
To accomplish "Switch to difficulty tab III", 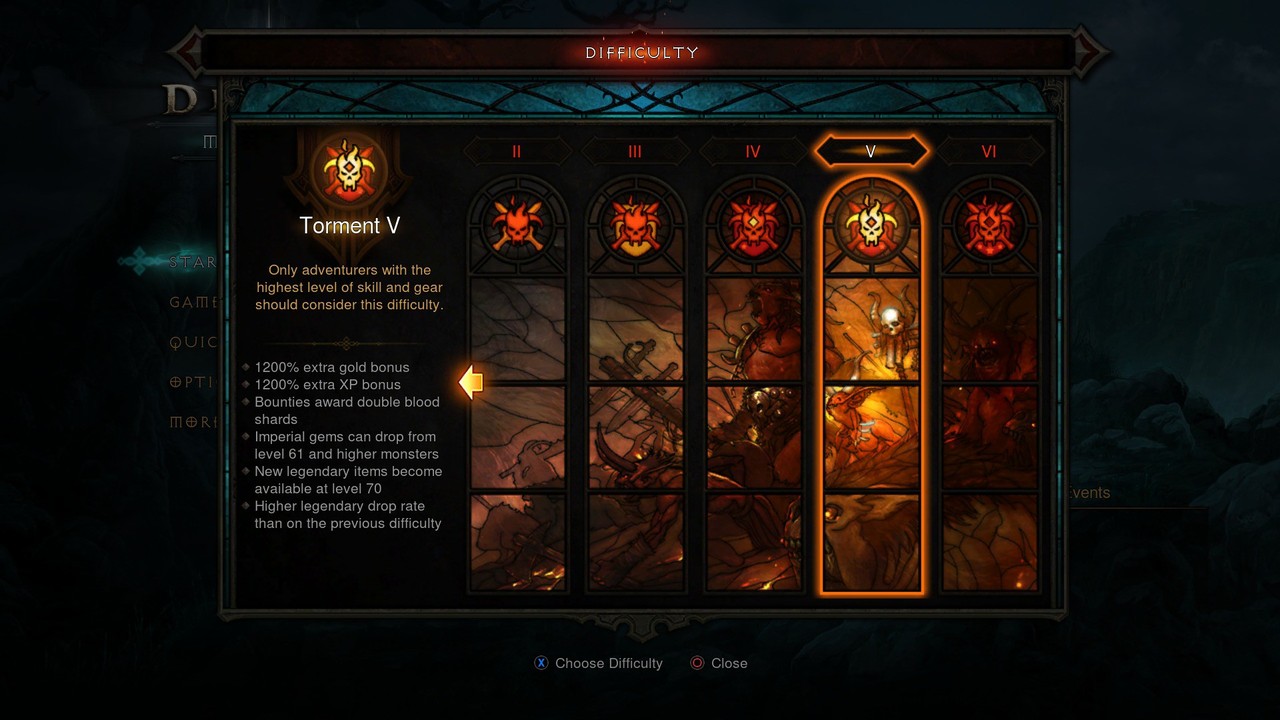I will (x=635, y=151).
